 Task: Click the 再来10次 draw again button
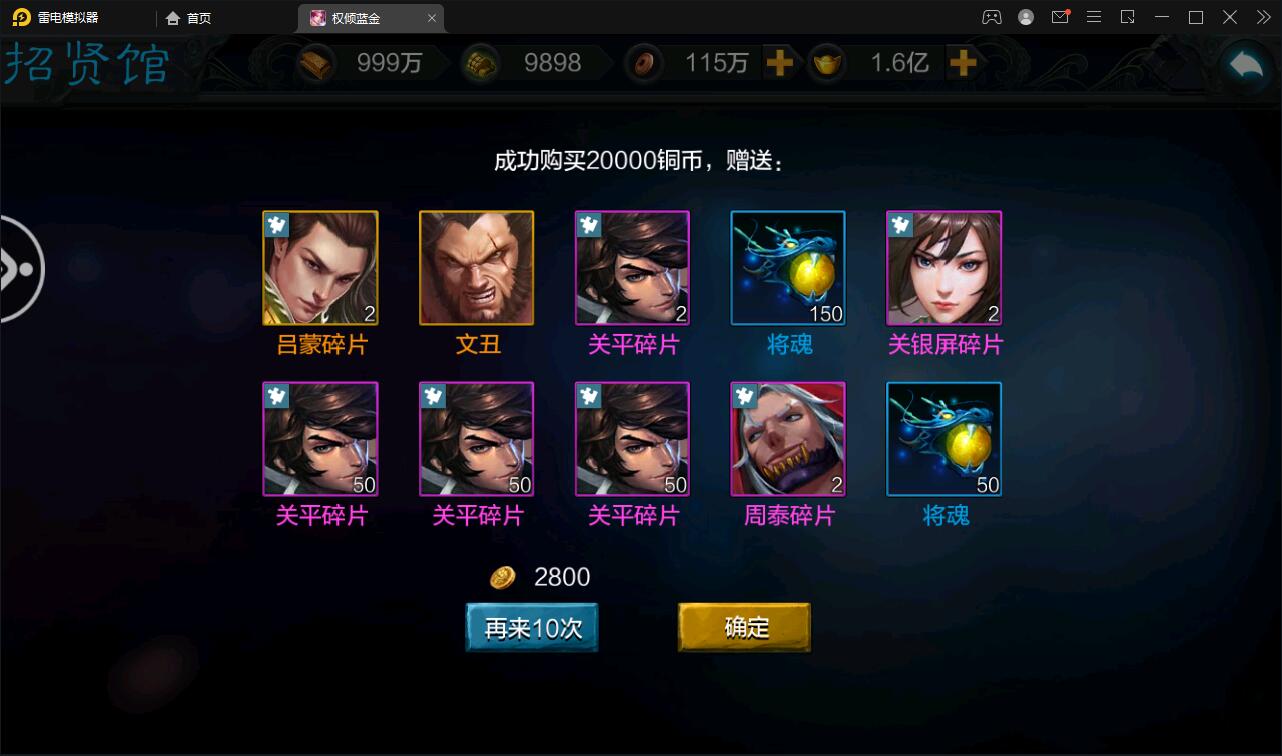pyautogui.click(x=531, y=627)
